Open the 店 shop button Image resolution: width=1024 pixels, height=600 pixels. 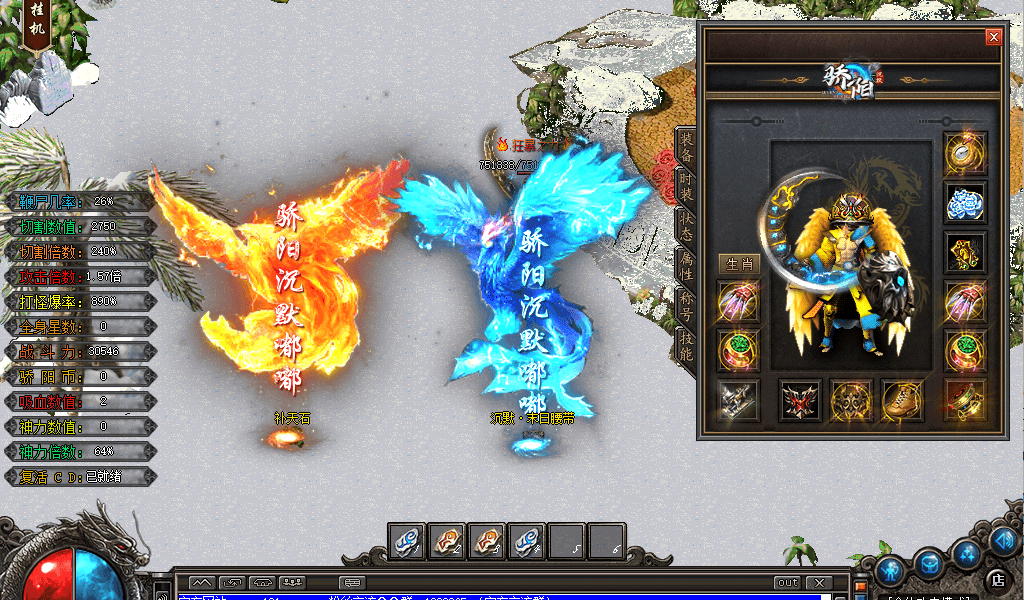(x=996, y=578)
